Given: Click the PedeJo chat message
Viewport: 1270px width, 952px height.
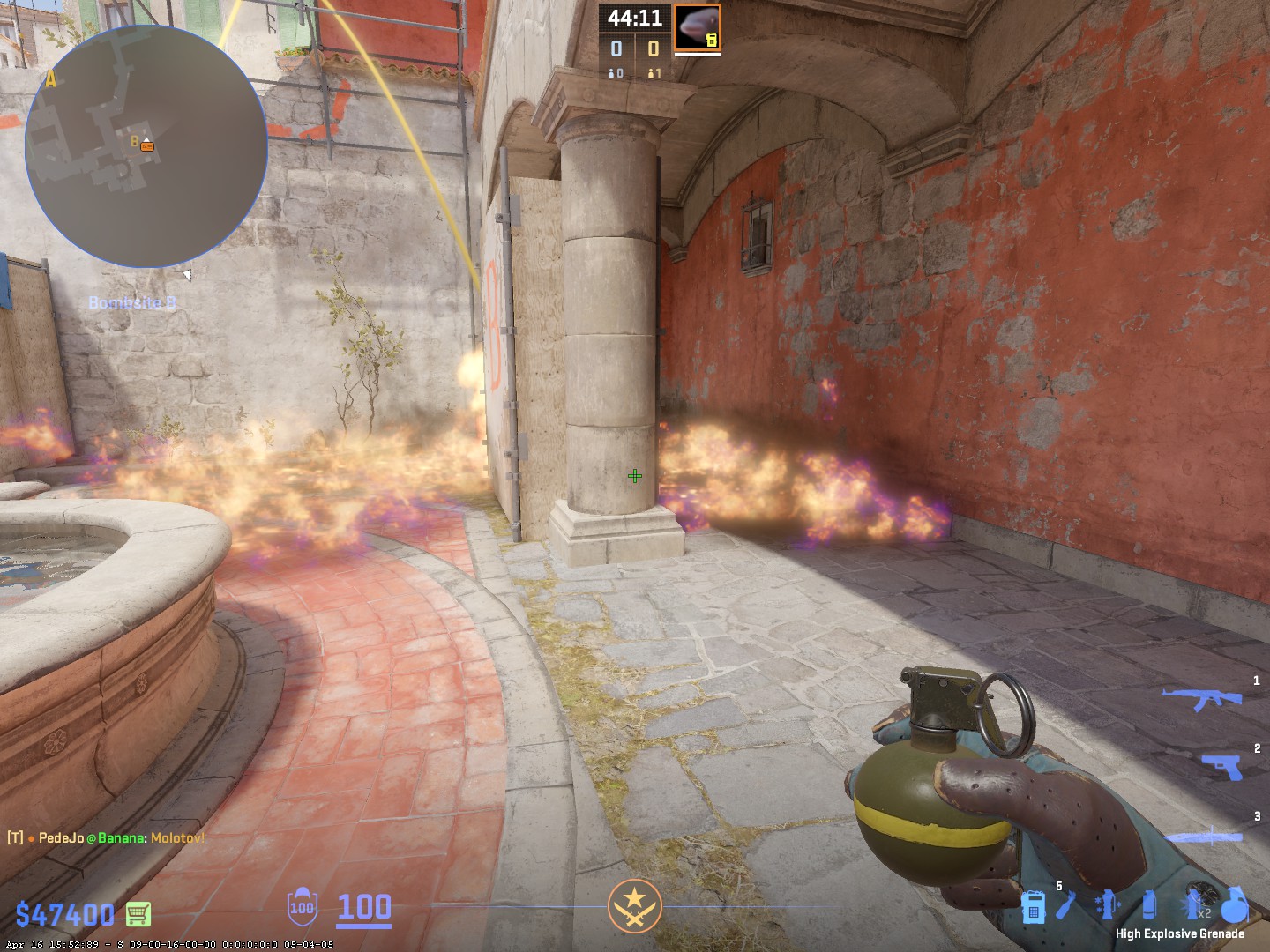Looking at the screenshot, I should (106, 837).
